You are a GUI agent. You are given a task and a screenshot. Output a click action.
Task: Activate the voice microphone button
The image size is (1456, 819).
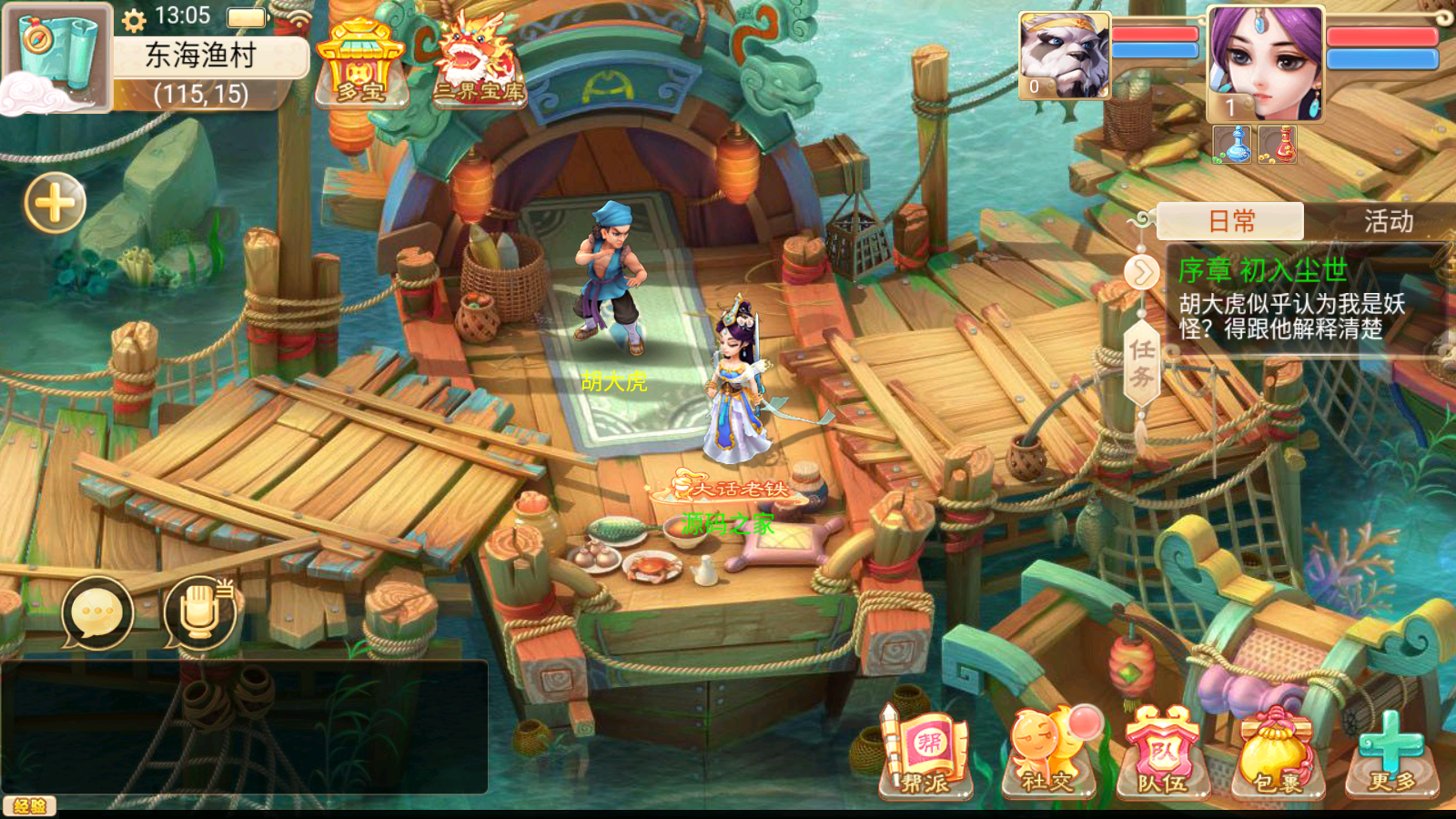click(200, 613)
